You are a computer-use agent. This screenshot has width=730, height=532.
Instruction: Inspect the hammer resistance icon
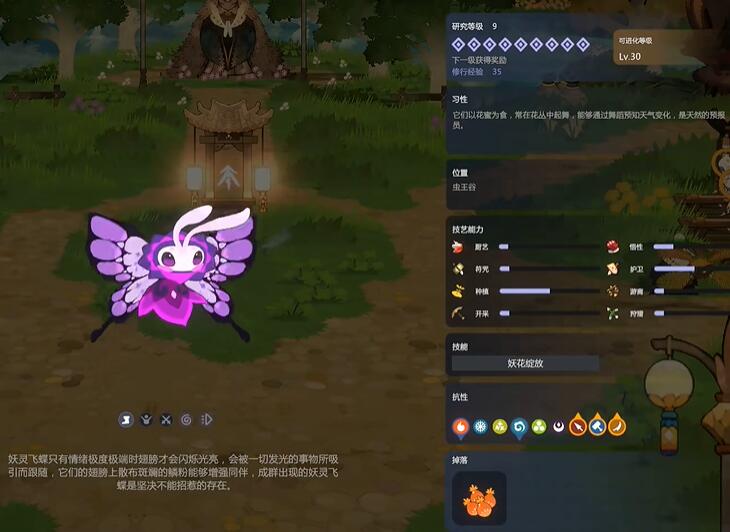click(x=597, y=427)
